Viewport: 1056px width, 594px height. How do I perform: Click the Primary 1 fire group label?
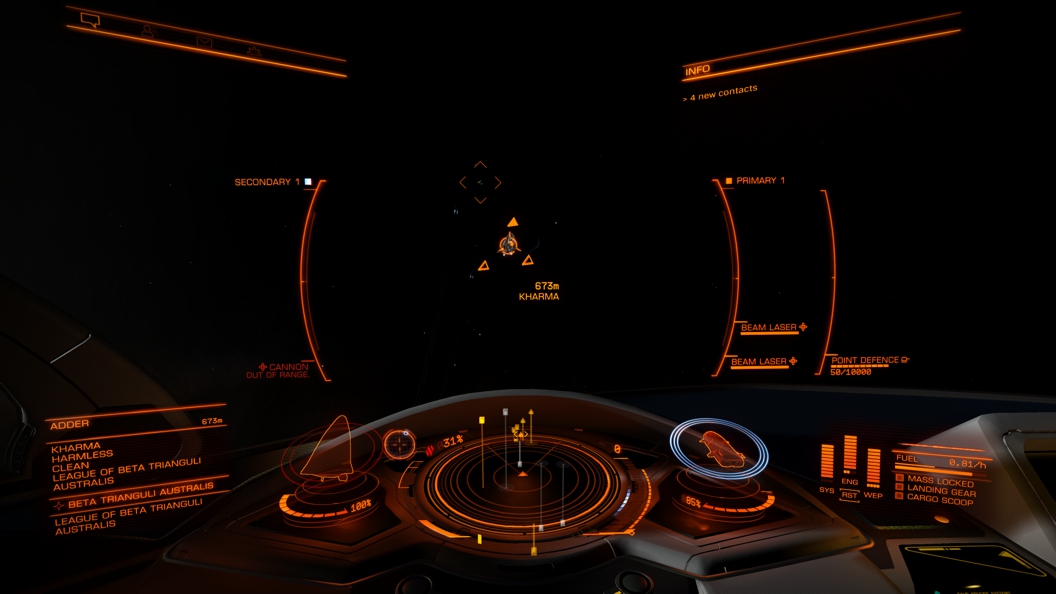[759, 181]
